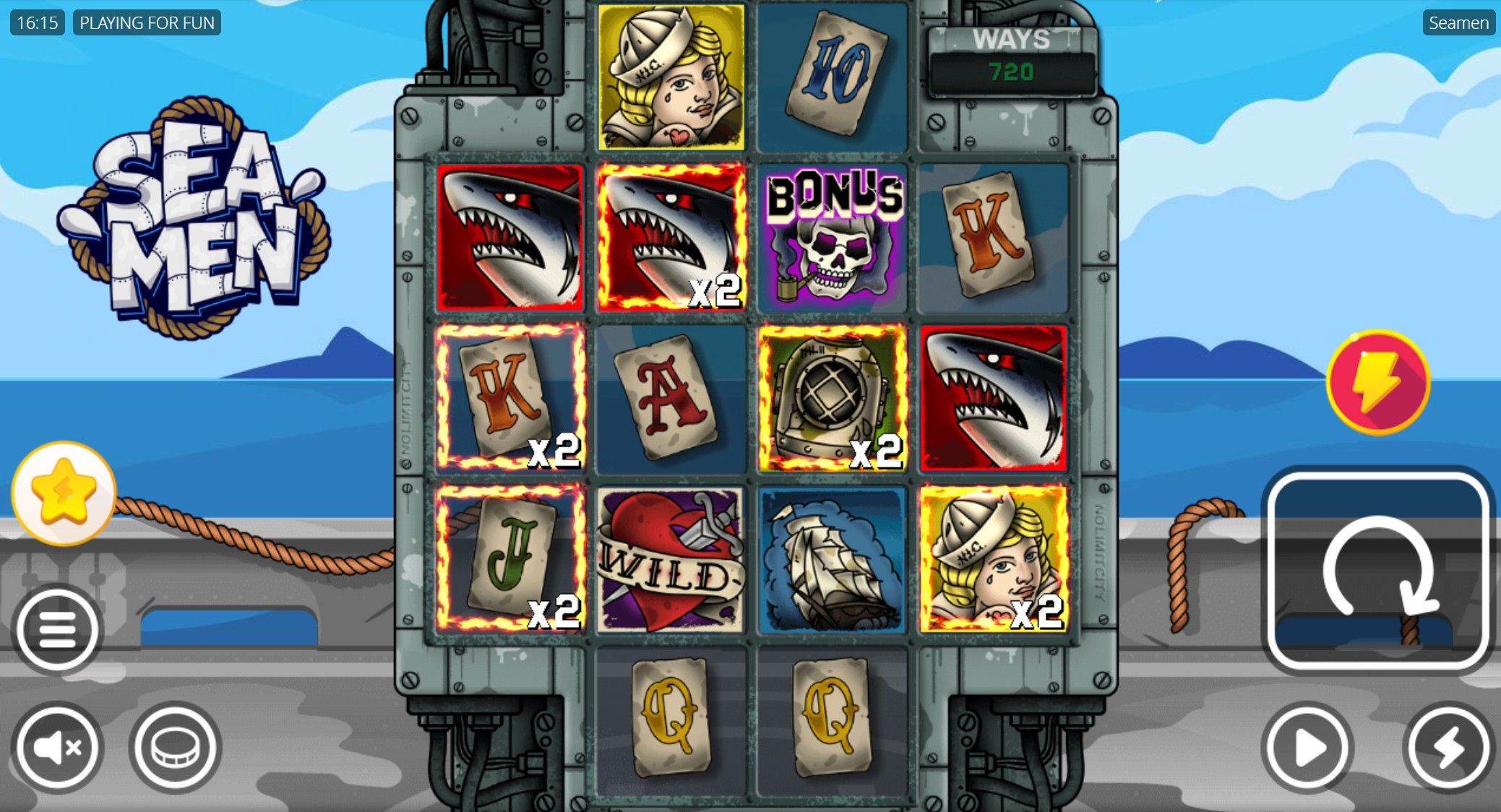Click the green 720 ways value
1501x812 pixels.
click(x=1011, y=72)
